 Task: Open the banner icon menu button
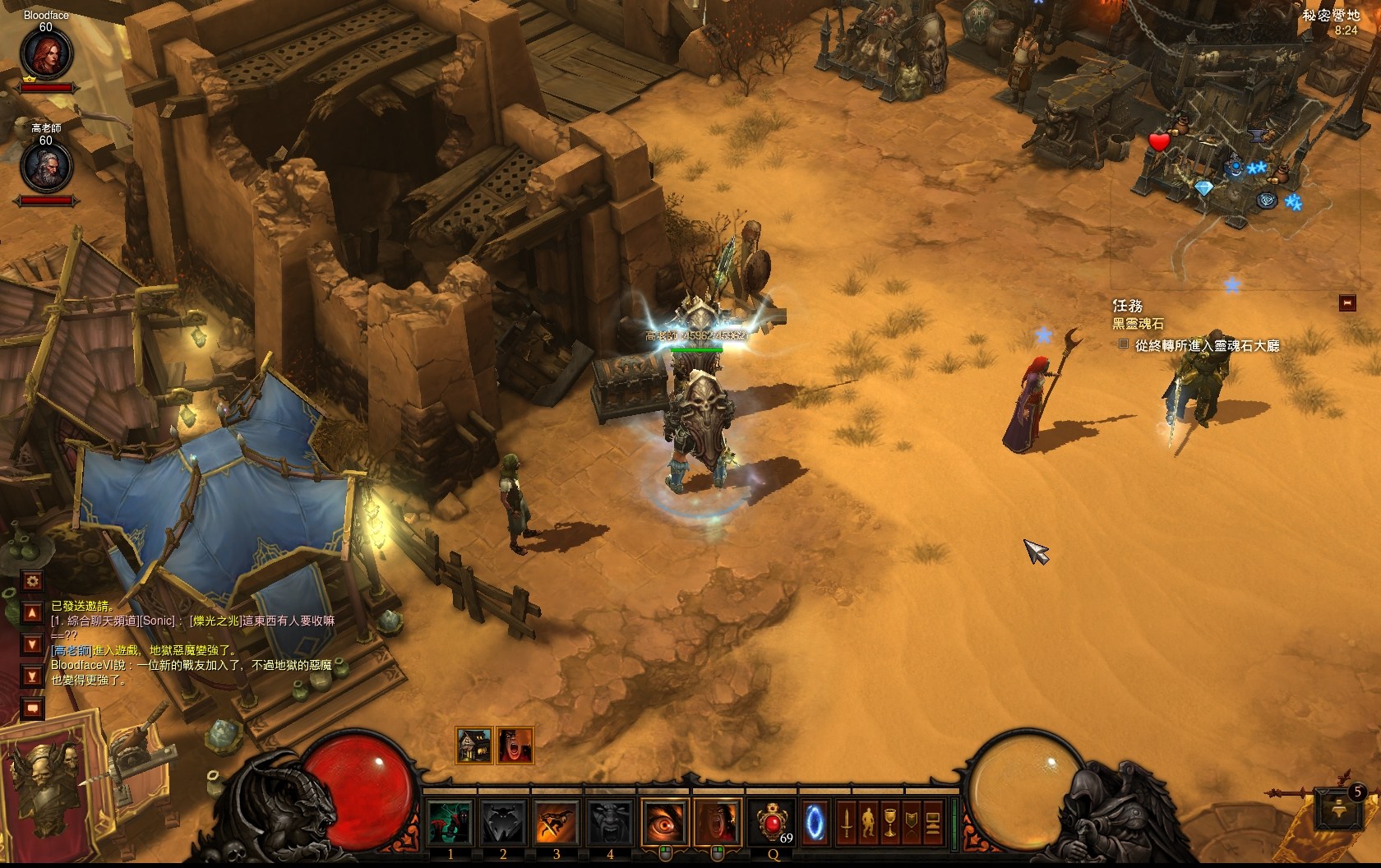click(x=911, y=822)
